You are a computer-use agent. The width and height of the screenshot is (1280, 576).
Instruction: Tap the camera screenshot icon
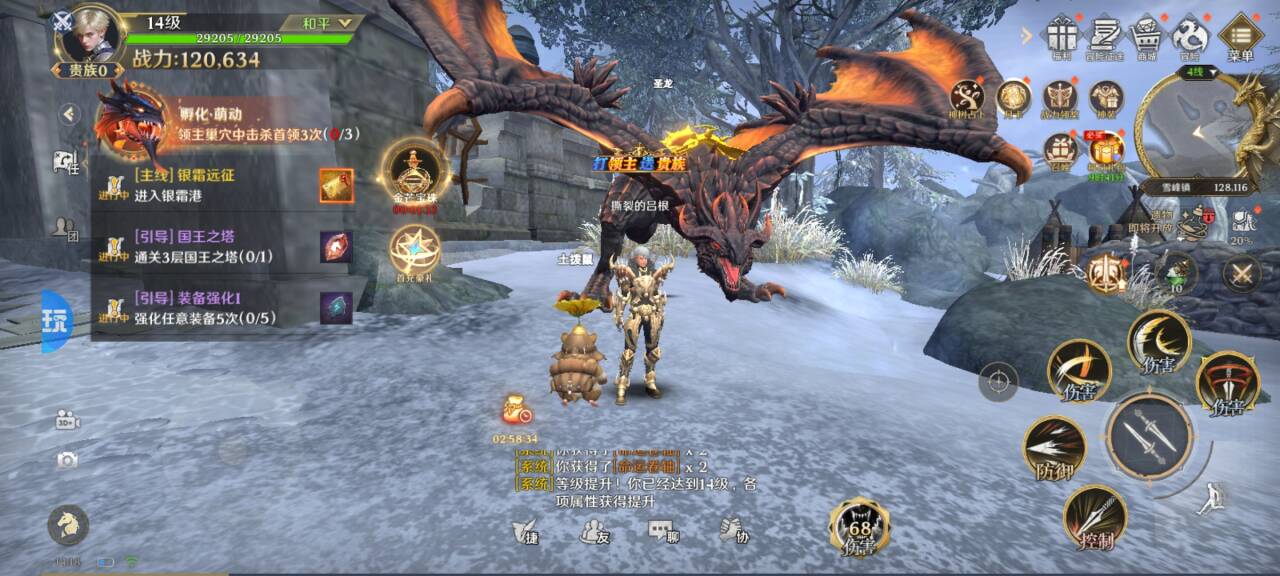coord(67,460)
